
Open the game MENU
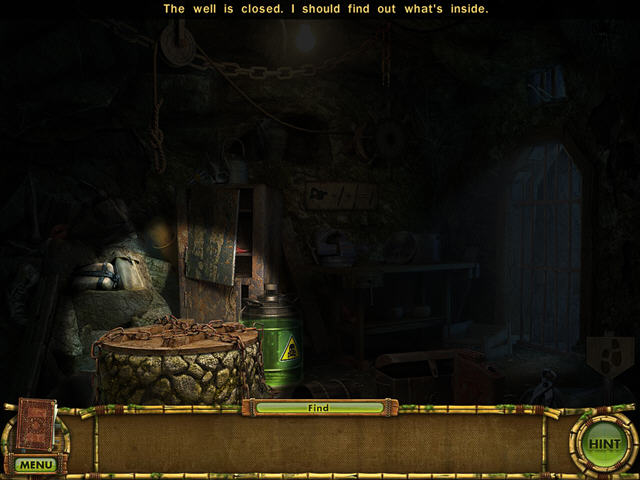(35, 465)
